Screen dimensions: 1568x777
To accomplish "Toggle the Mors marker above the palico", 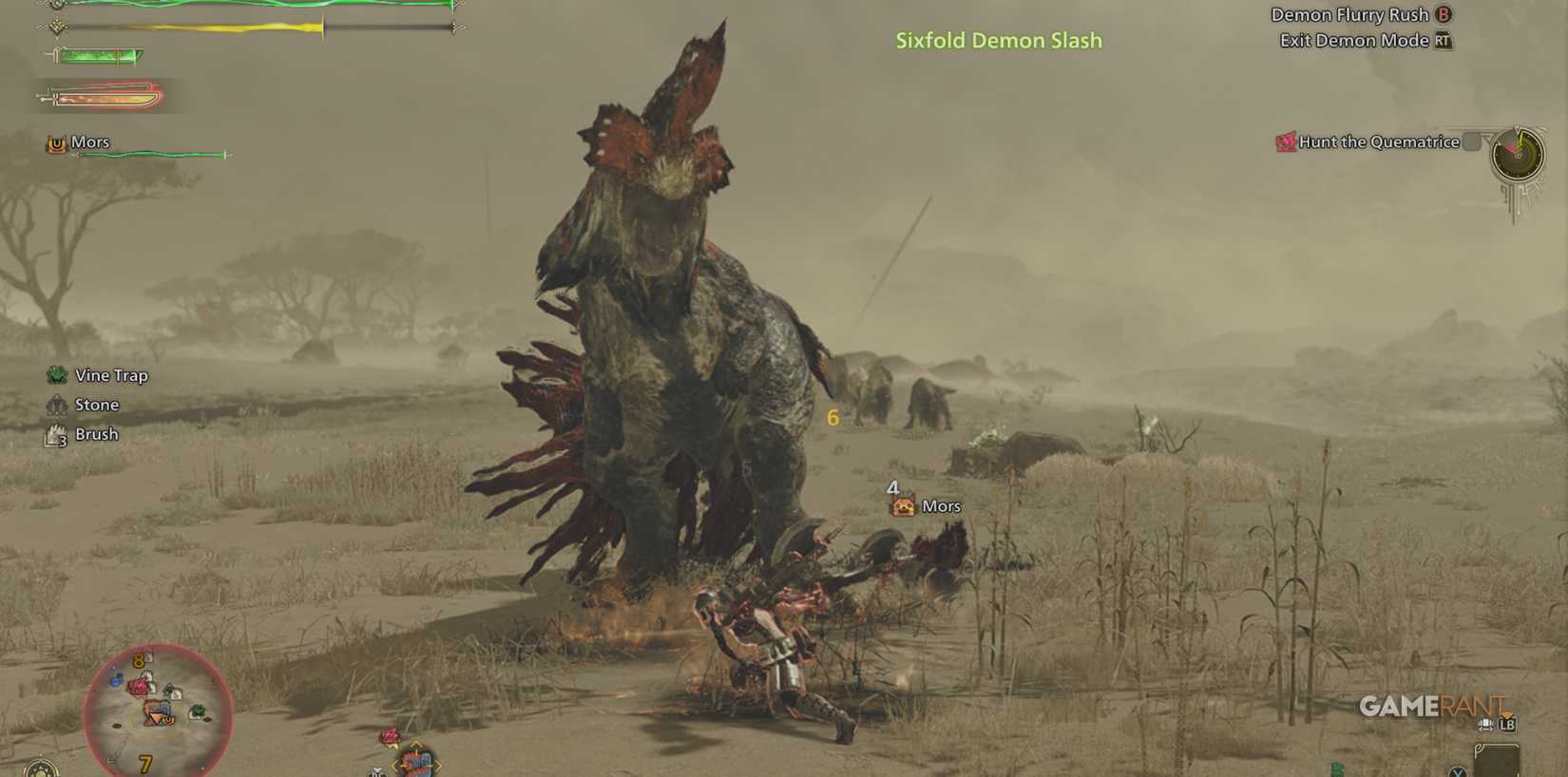I will coord(902,506).
